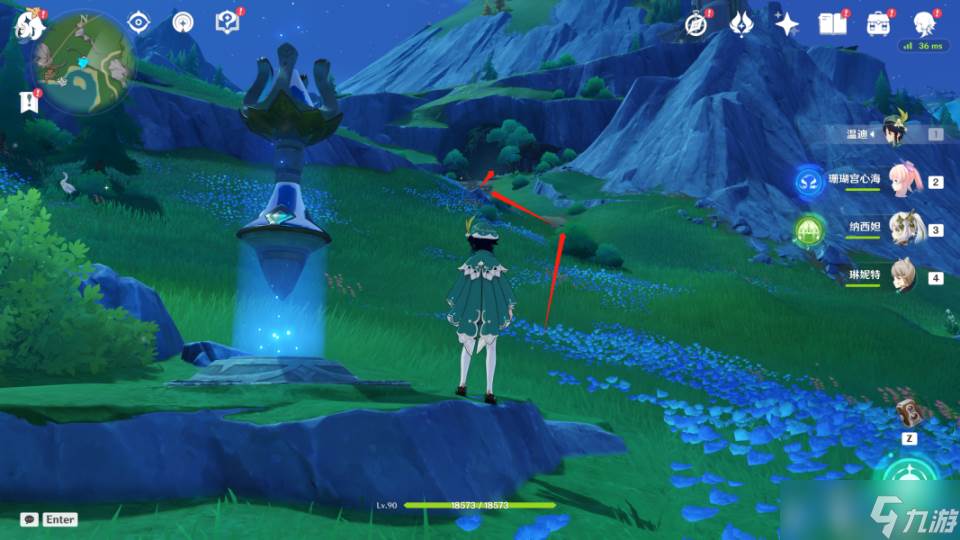Open the Adventurer Handbook book icon
The height and width of the screenshot is (540, 960).
tap(832, 24)
